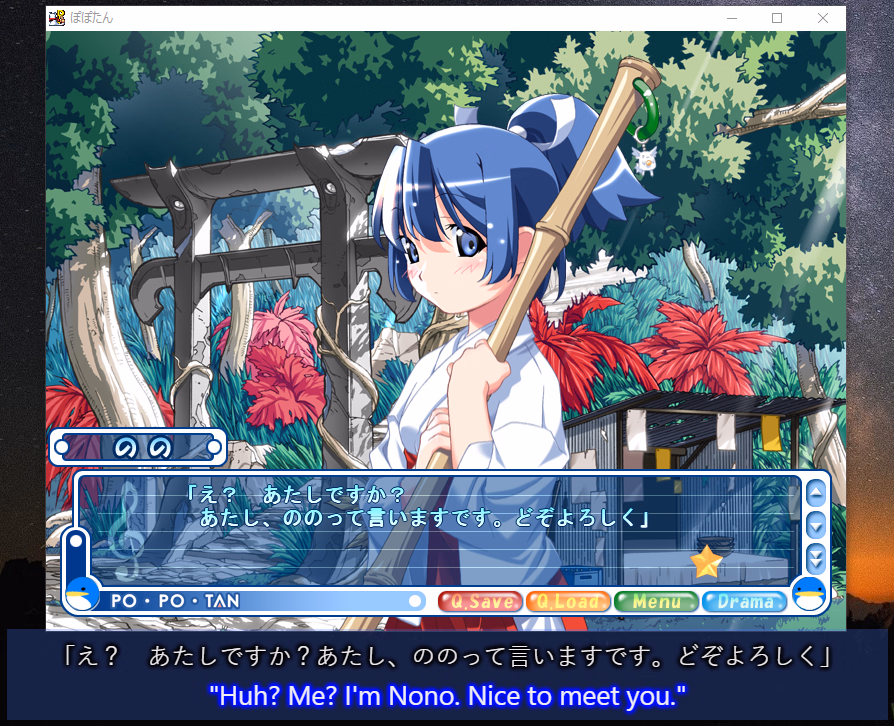Click the double down arrow skip button
Viewport: 894px width, 726px height.
coord(815,558)
